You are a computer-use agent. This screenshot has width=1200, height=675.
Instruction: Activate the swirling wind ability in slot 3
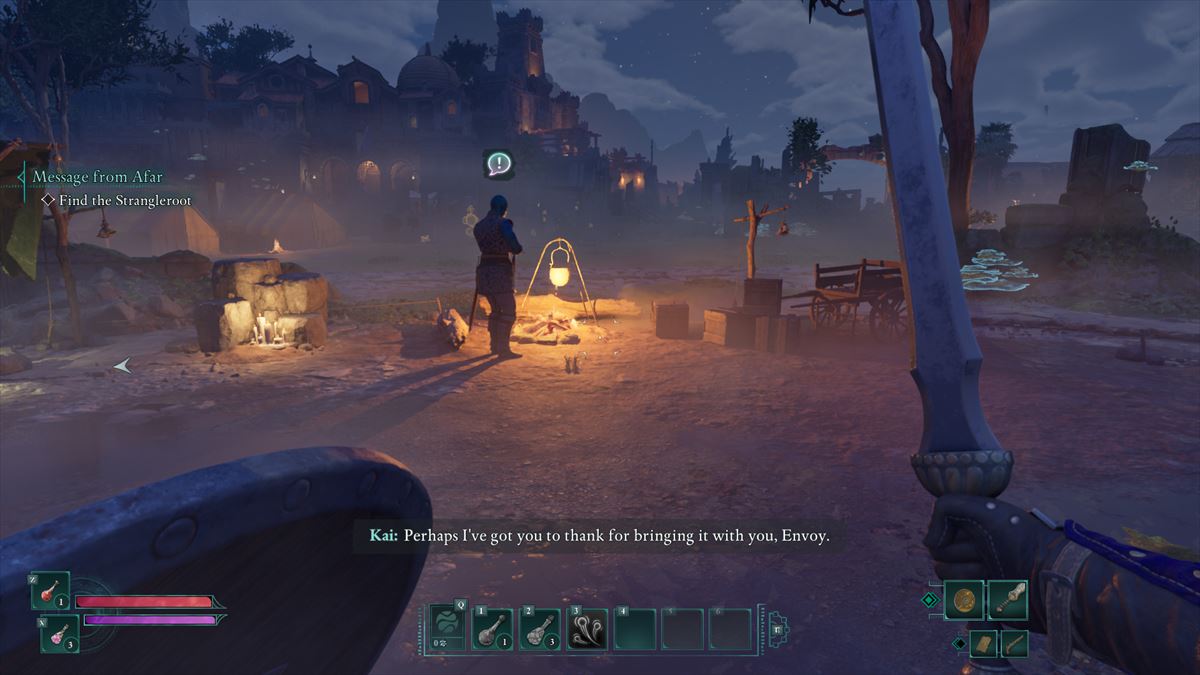coord(588,629)
